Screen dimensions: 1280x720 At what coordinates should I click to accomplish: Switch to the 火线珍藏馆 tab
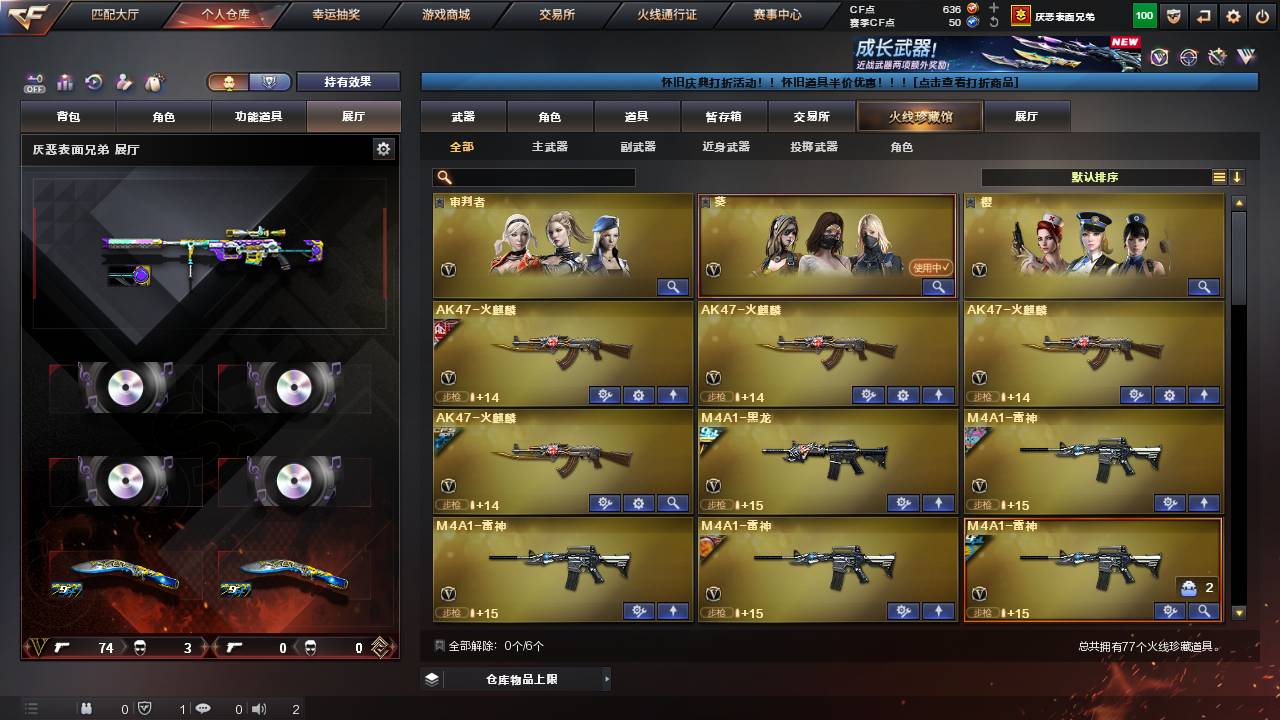918,116
